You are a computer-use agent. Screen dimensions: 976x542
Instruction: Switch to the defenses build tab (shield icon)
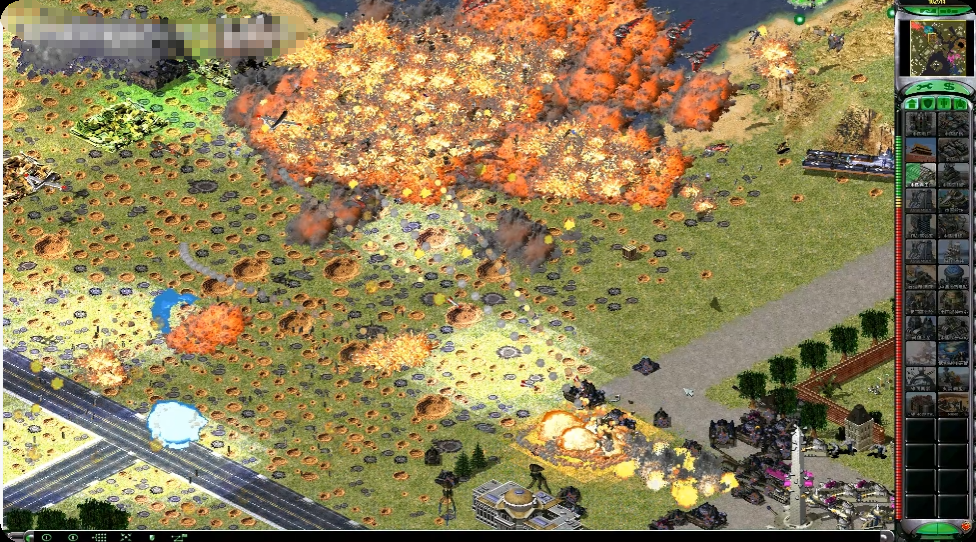click(x=929, y=103)
